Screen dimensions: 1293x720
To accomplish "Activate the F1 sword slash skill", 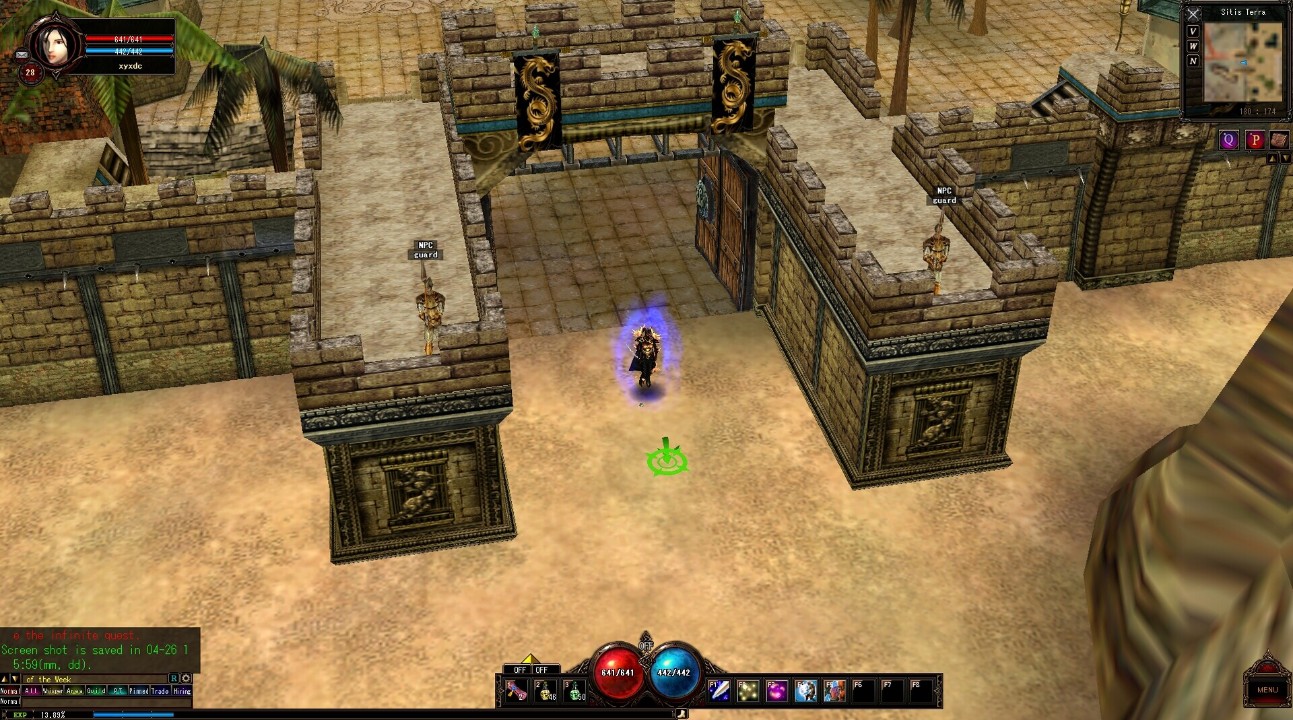I will pos(719,691).
